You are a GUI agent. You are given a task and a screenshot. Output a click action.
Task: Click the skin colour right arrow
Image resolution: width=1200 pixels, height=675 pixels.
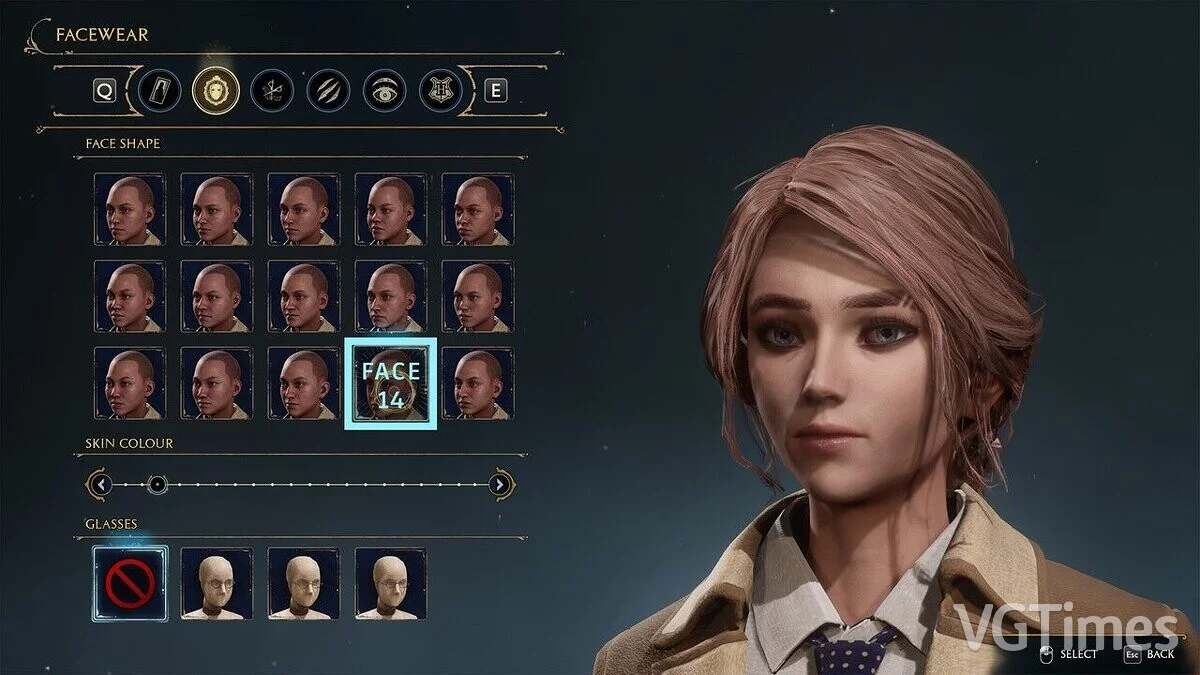point(501,485)
